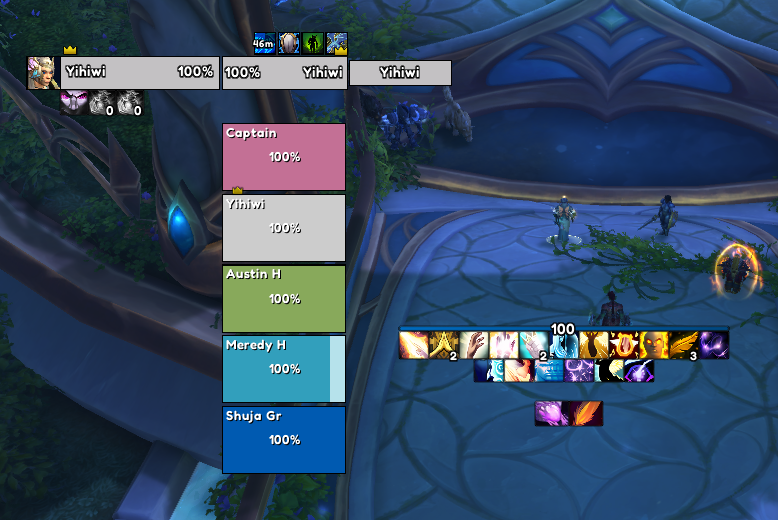
Task: Click Yihiwi's player unit frame with portrait
Action: [139, 73]
